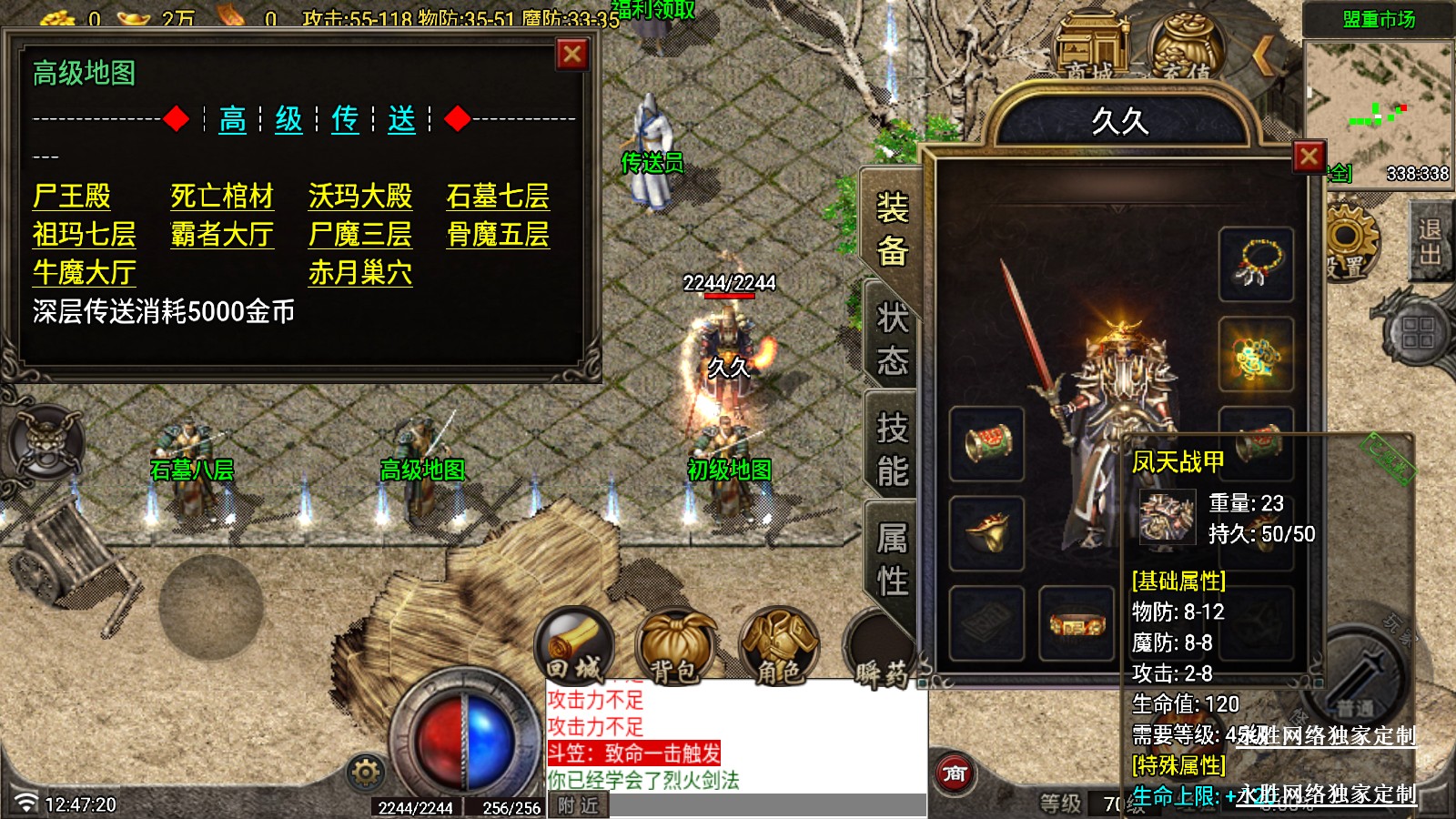Show the 属性 attributes tab
Viewport: 1456px width, 819px height.
point(892,559)
